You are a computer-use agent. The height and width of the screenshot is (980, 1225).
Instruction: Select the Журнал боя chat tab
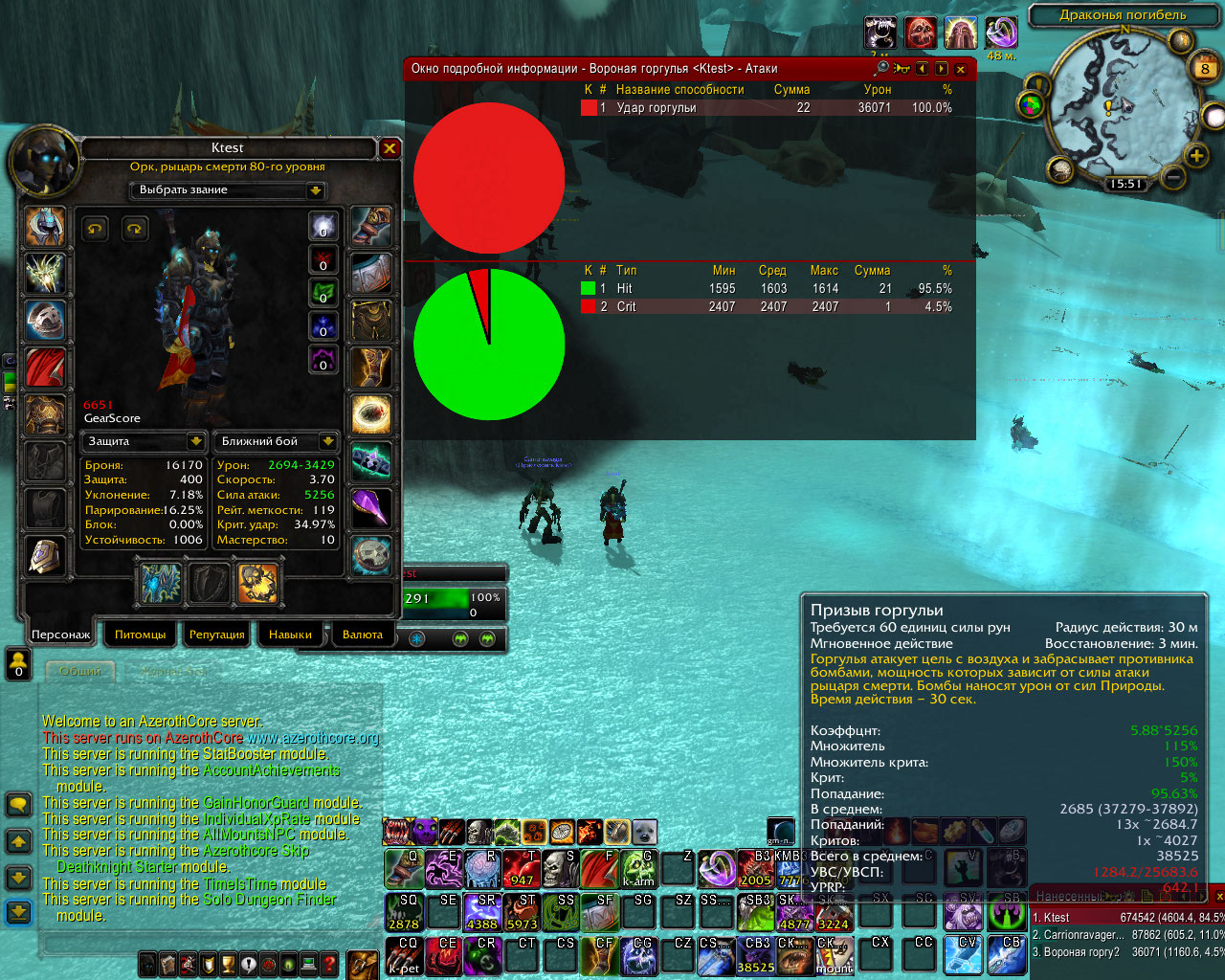172,671
